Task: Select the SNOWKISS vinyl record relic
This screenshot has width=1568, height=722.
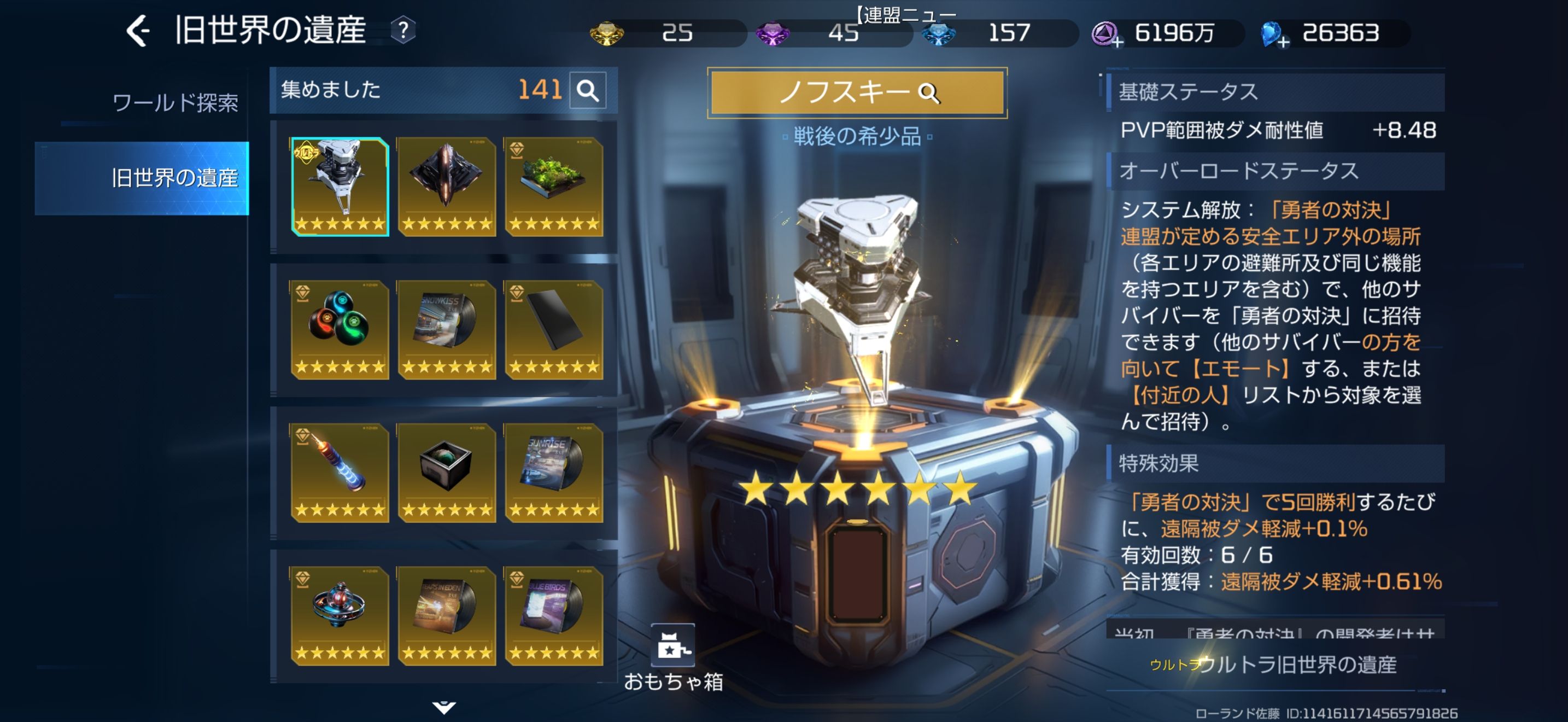Action: (447, 329)
